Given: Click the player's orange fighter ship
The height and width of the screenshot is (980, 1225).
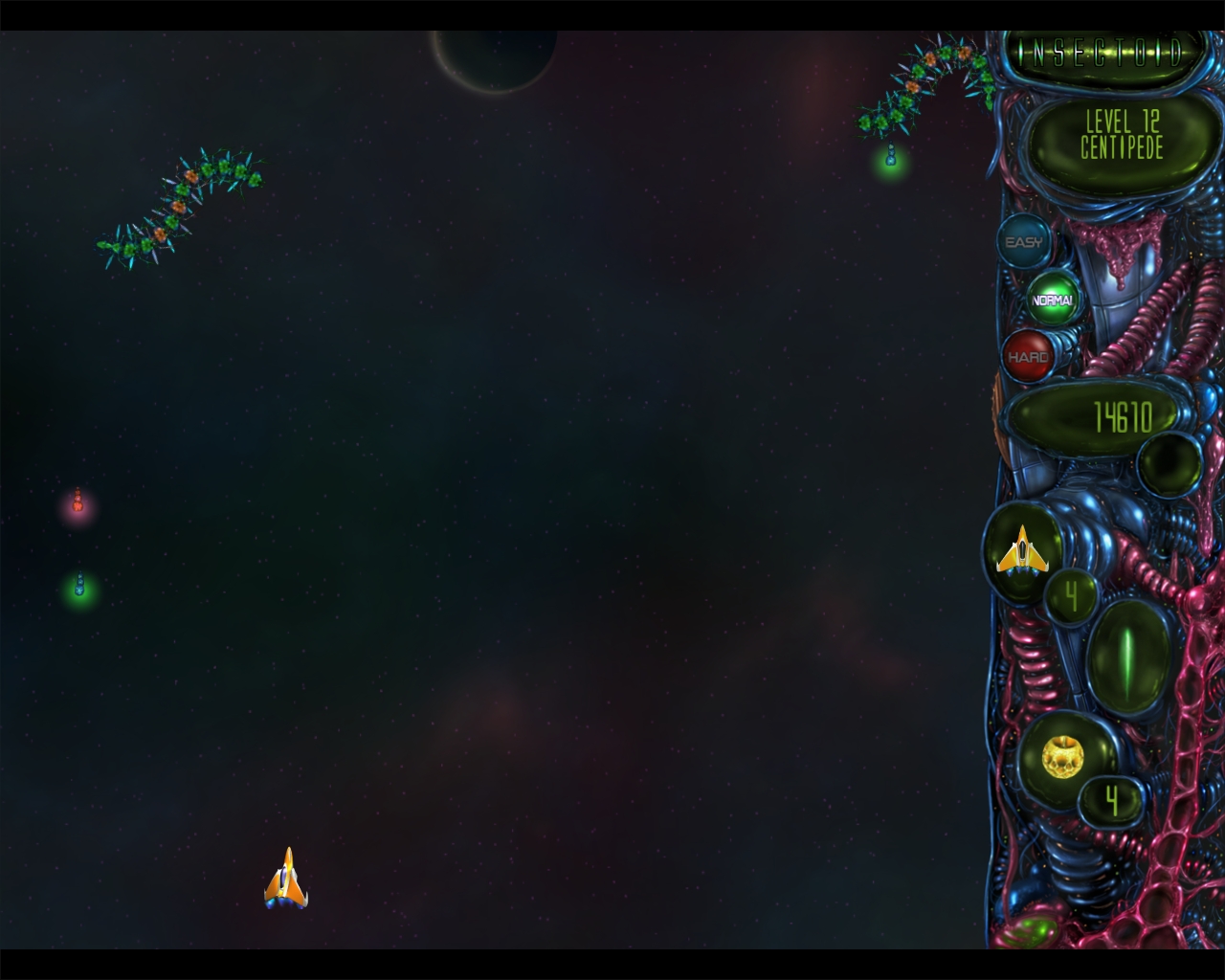Looking at the screenshot, I should (286, 878).
